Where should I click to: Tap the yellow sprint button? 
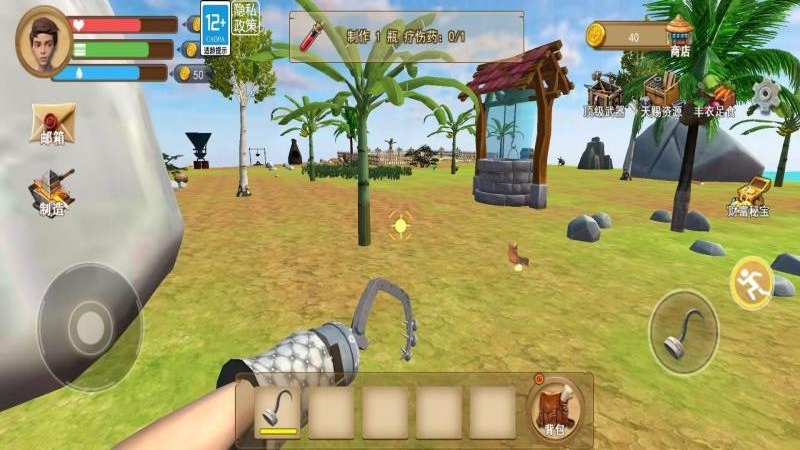point(751,283)
